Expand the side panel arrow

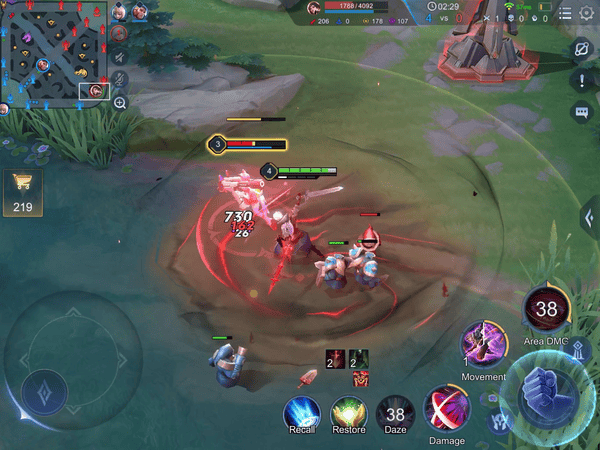[x=589, y=218]
